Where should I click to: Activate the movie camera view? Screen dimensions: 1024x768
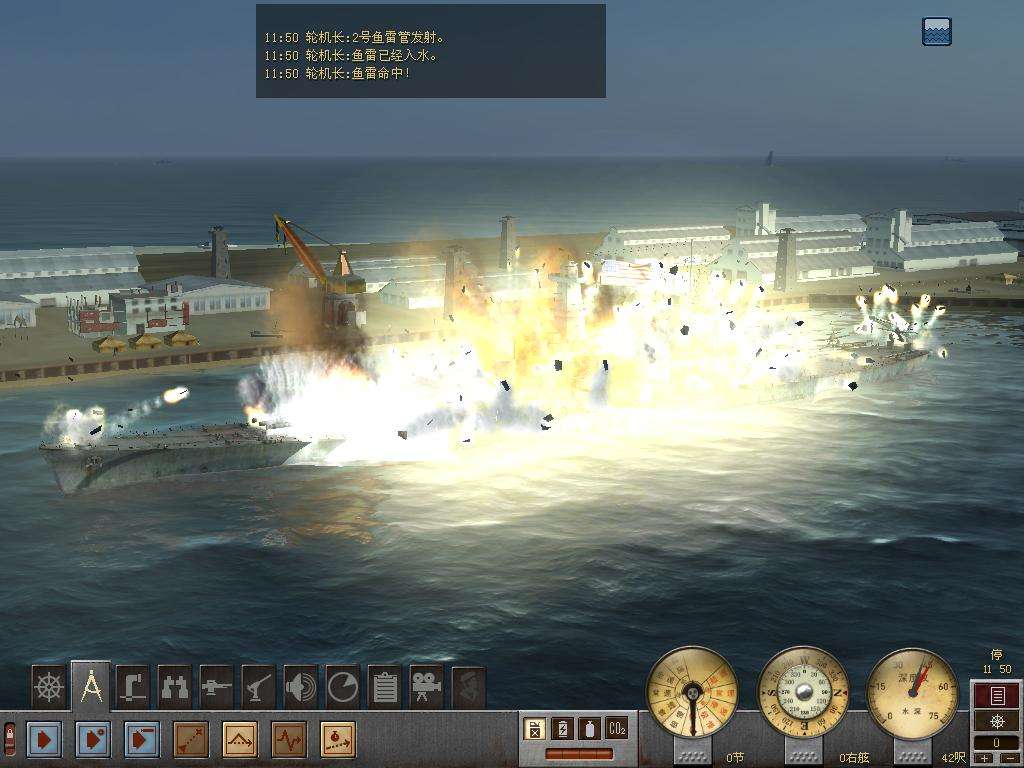click(x=426, y=687)
